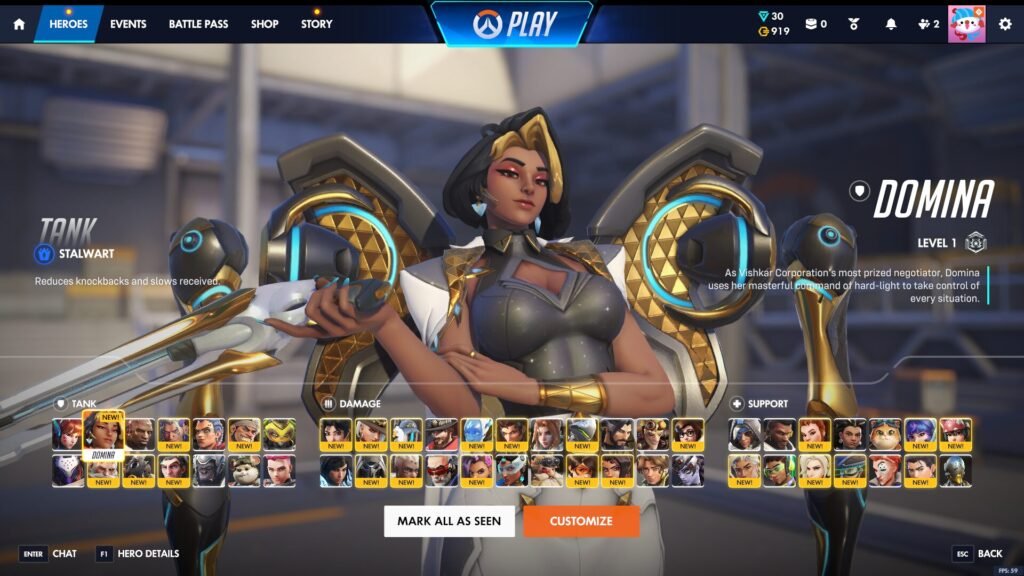The width and height of the screenshot is (1024, 576).
Task: Open the social friends group icon
Action: [926, 24]
